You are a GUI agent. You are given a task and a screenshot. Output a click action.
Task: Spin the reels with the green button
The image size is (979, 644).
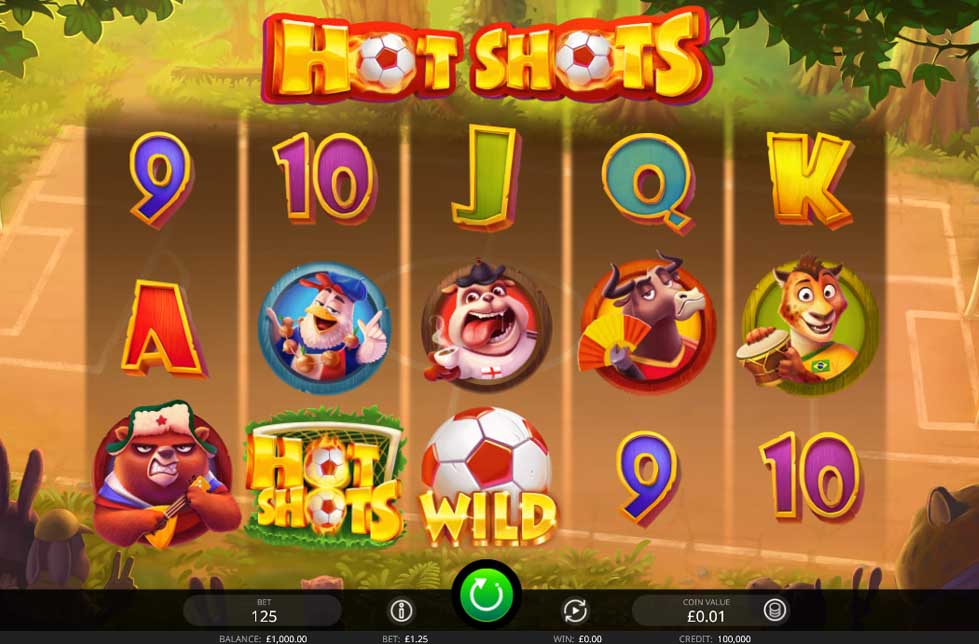[x=486, y=596]
